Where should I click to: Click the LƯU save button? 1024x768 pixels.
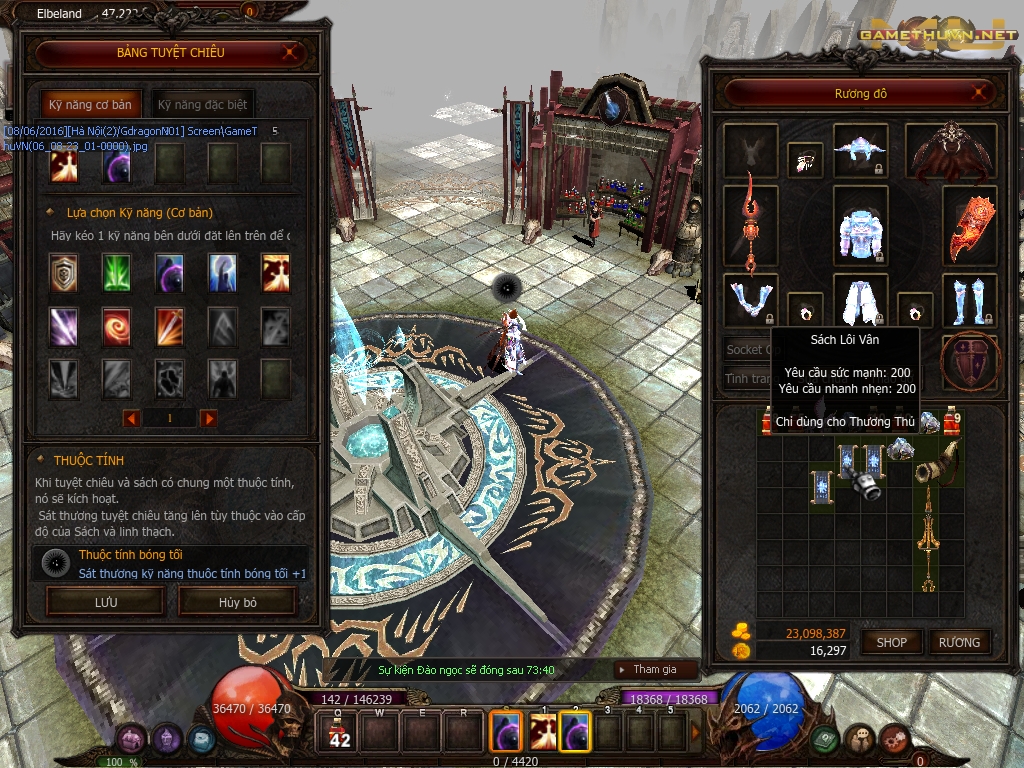pyautogui.click(x=105, y=602)
